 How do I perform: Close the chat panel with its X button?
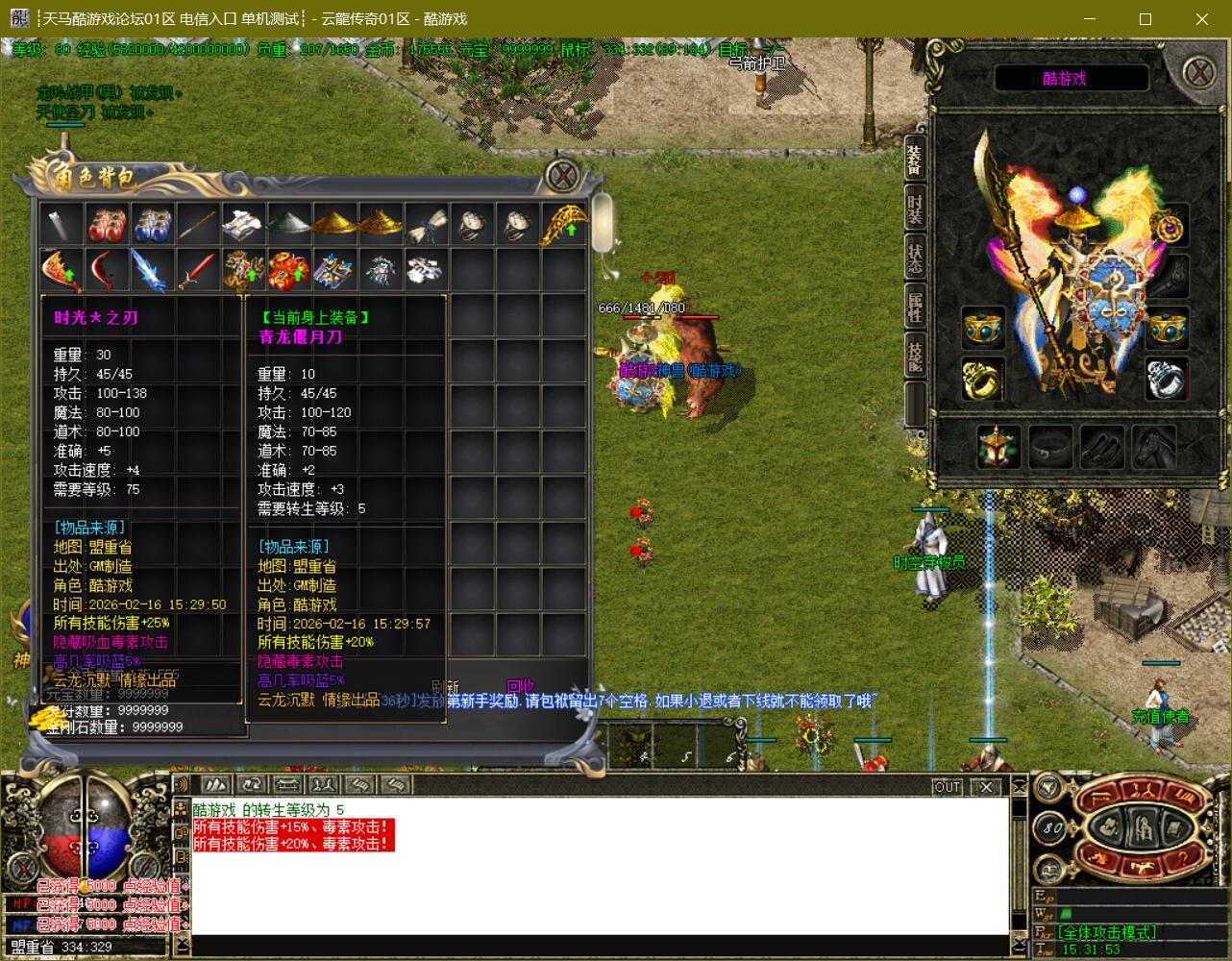point(986,787)
